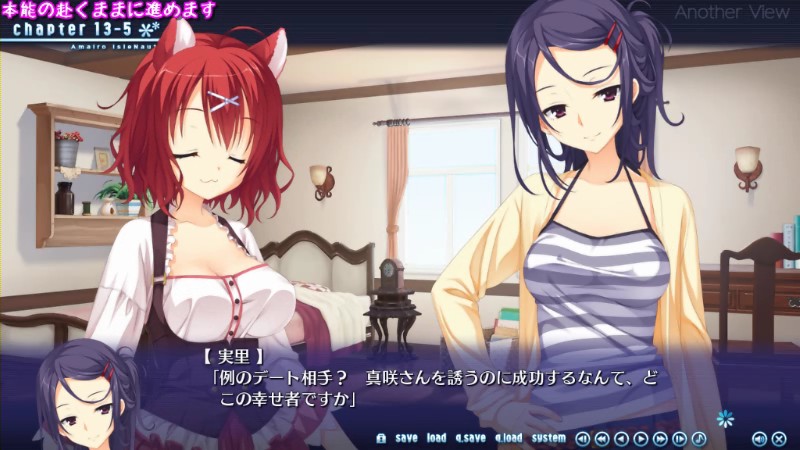Click the single right-arrow play icon
The height and width of the screenshot is (450, 800).
(640, 438)
